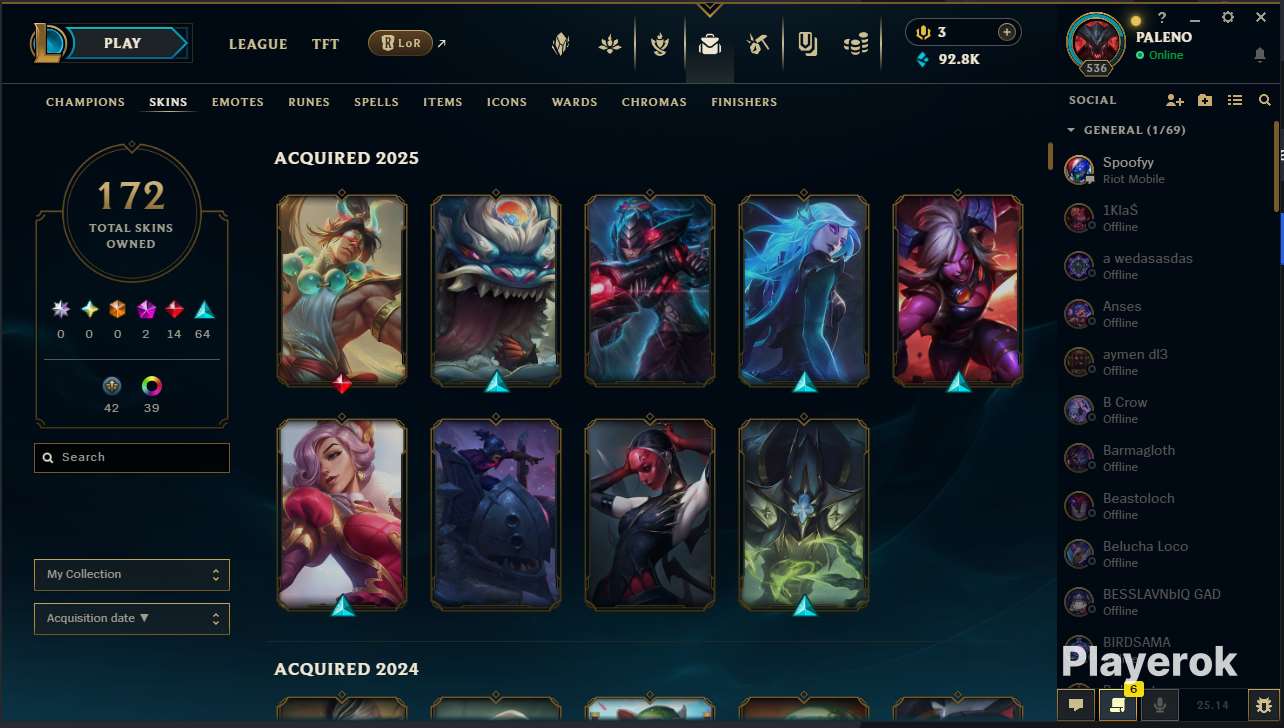
Task: Open the in-game Store coins icon
Action: pos(857,44)
